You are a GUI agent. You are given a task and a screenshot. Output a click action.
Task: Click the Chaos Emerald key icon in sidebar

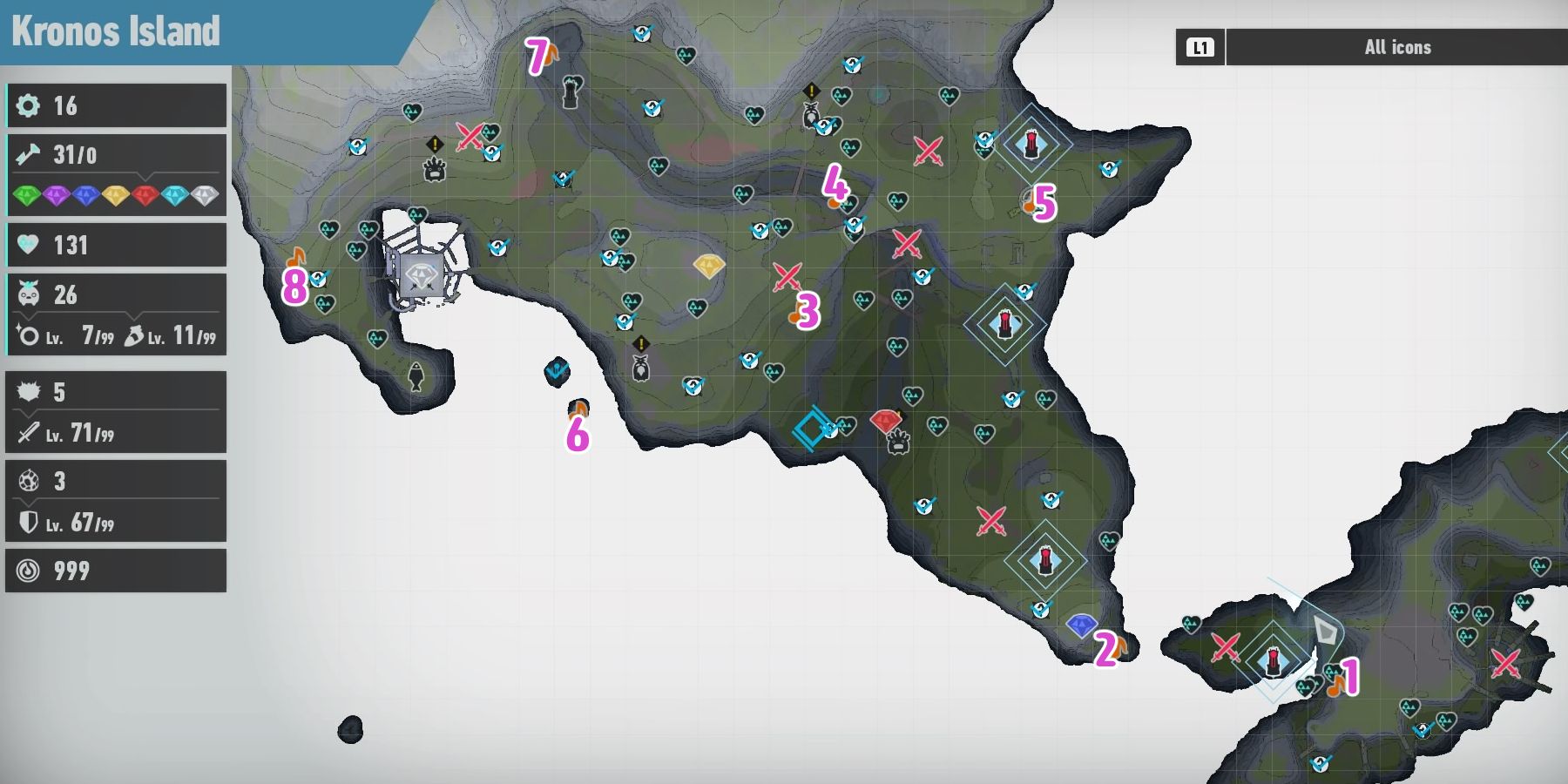coord(29,154)
